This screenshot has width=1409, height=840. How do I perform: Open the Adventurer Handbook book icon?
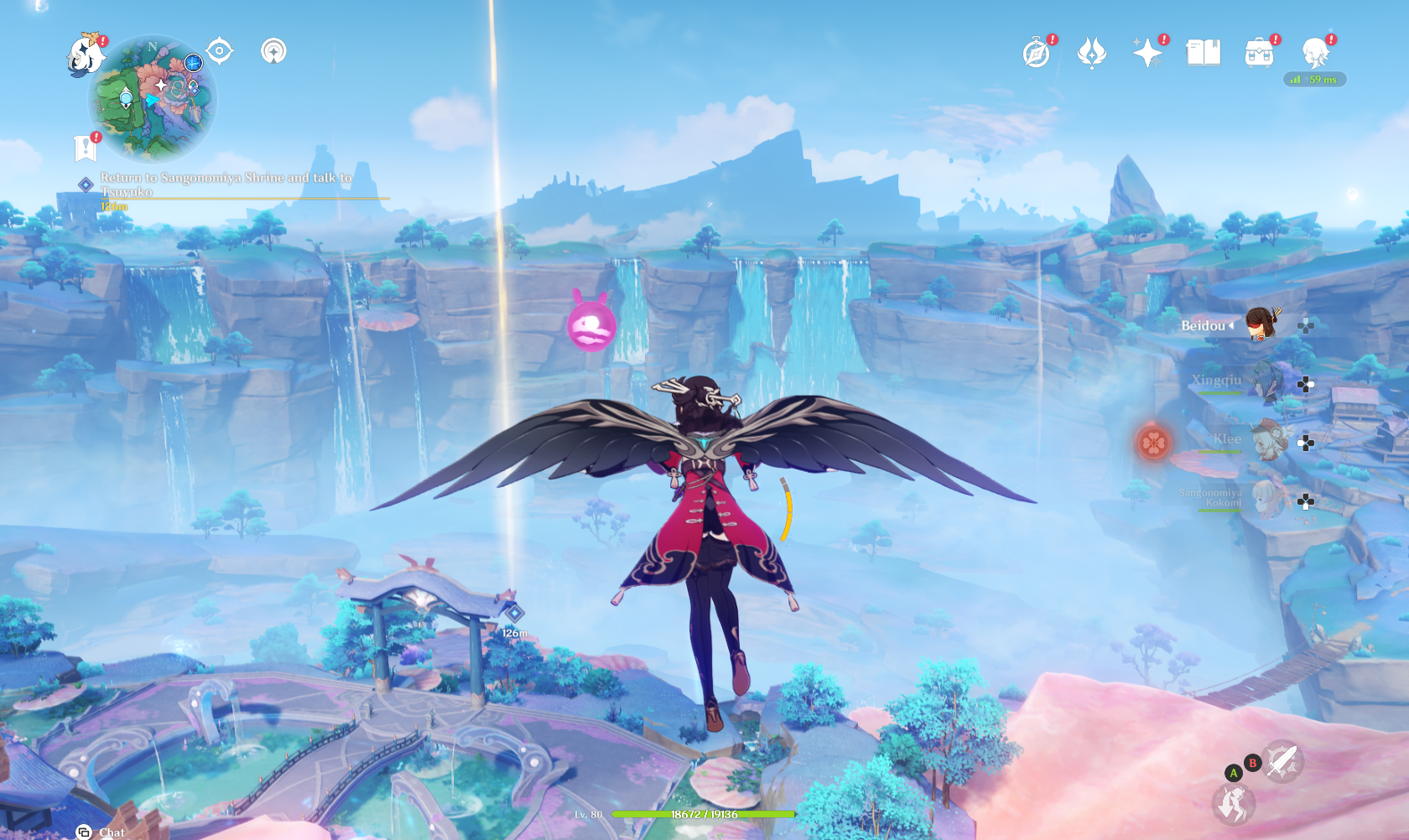(x=1204, y=53)
